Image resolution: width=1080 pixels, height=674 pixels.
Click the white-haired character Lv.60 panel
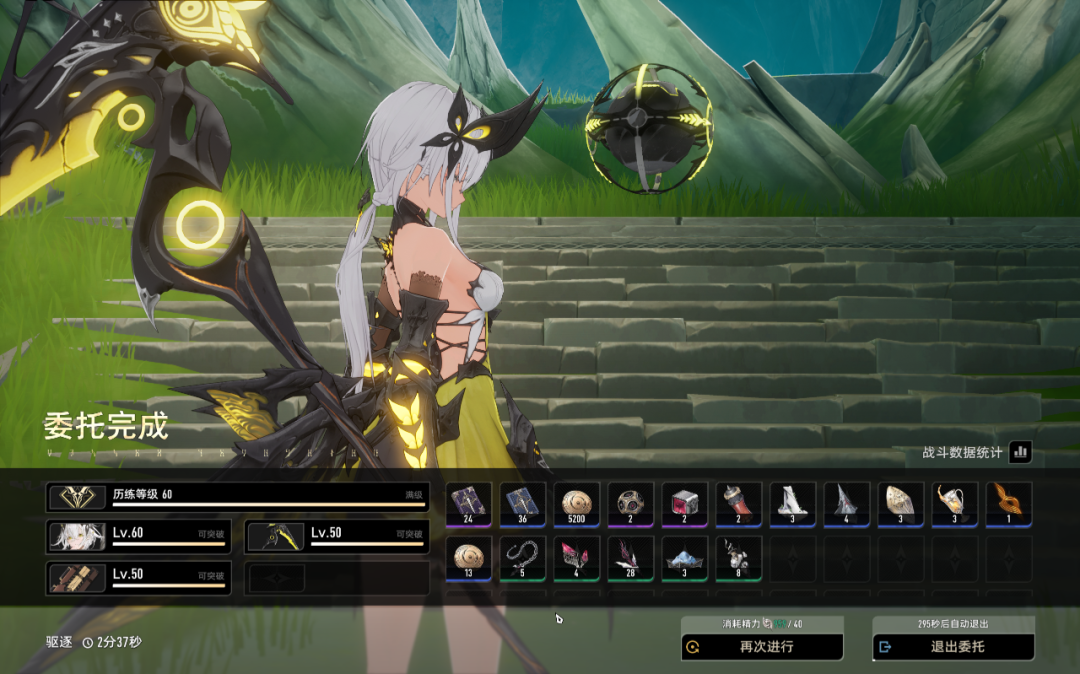pos(138,537)
